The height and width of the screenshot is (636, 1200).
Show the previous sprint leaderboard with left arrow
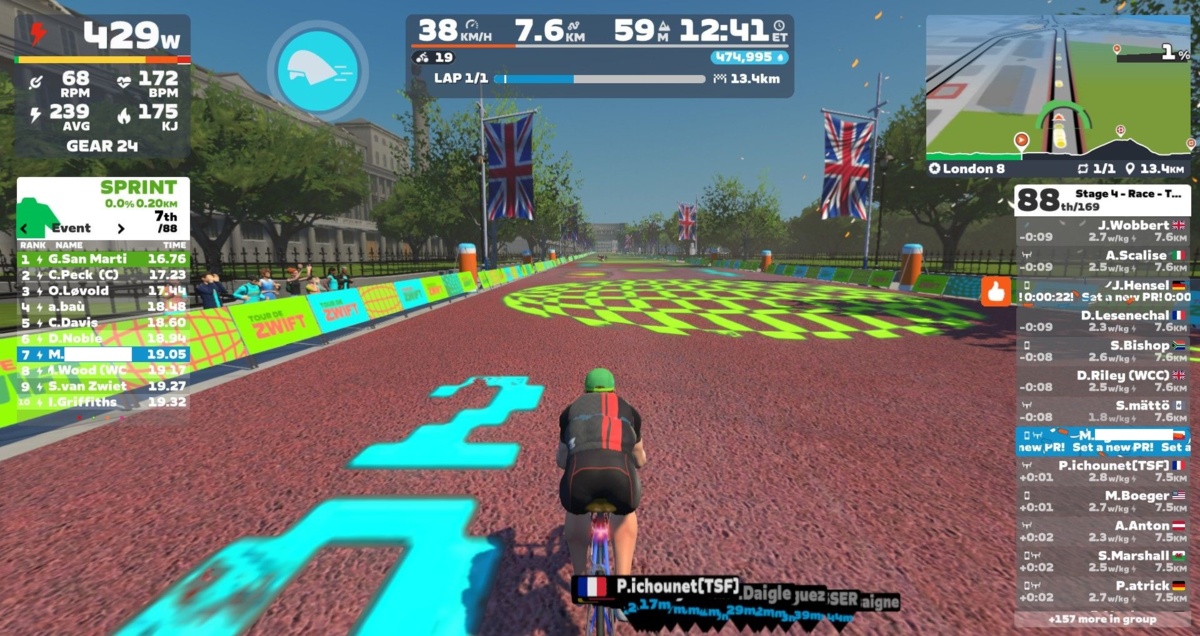tap(26, 228)
